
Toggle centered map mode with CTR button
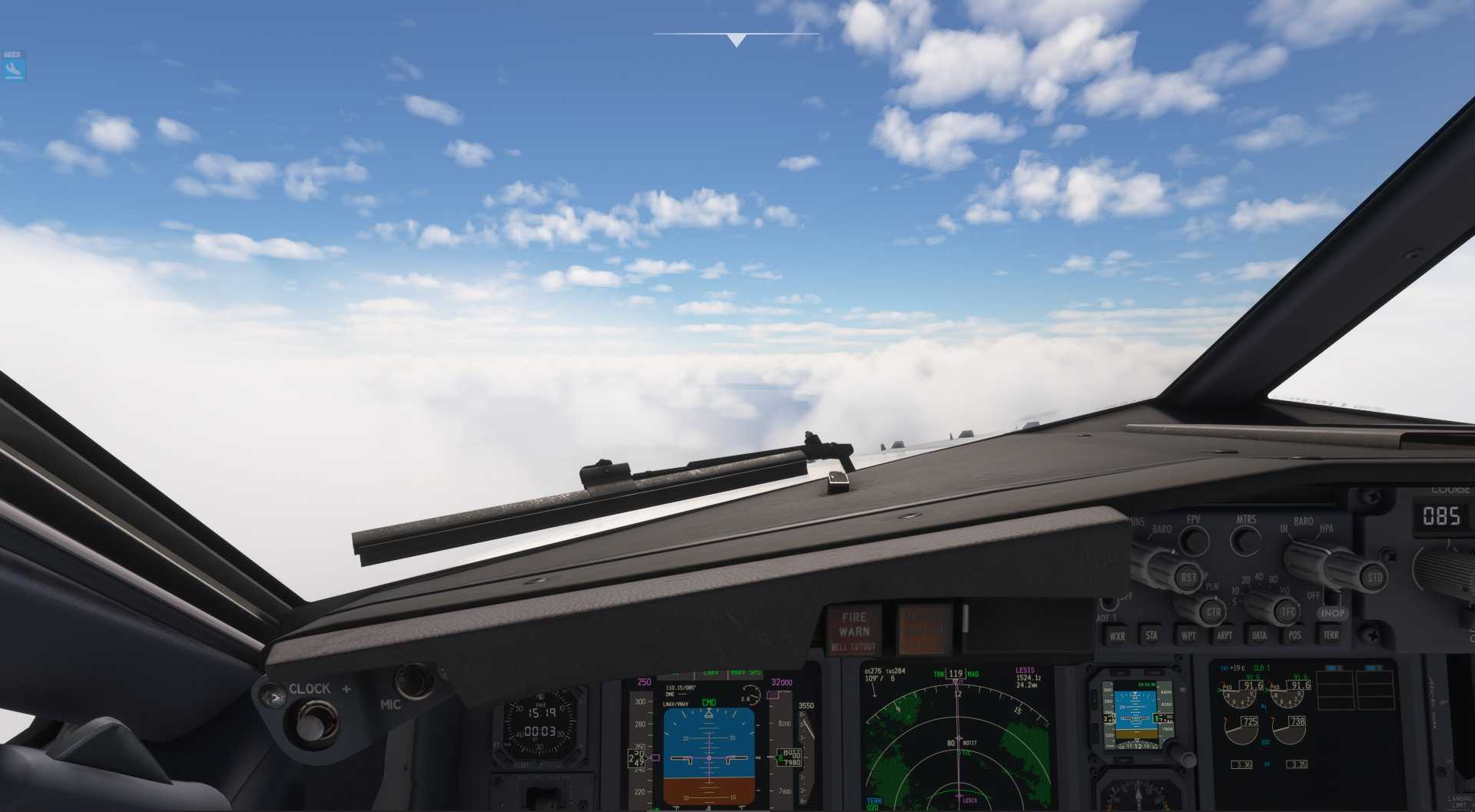click(1214, 611)
